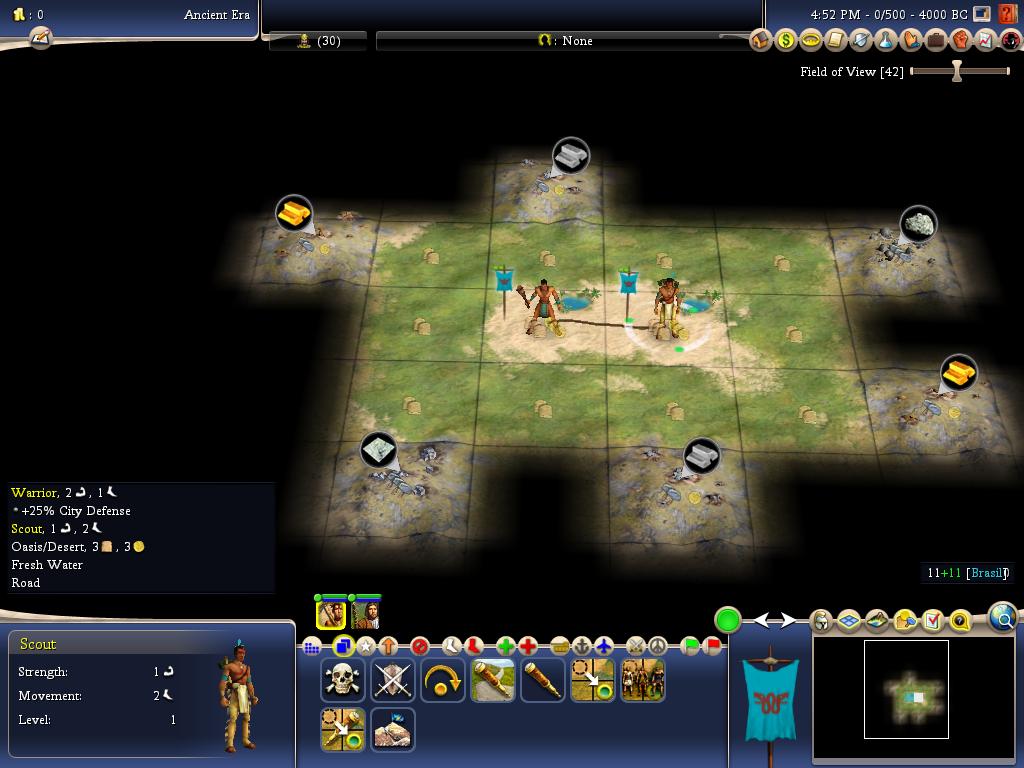
Task: Click the minimap
Action: click(906, 690)
